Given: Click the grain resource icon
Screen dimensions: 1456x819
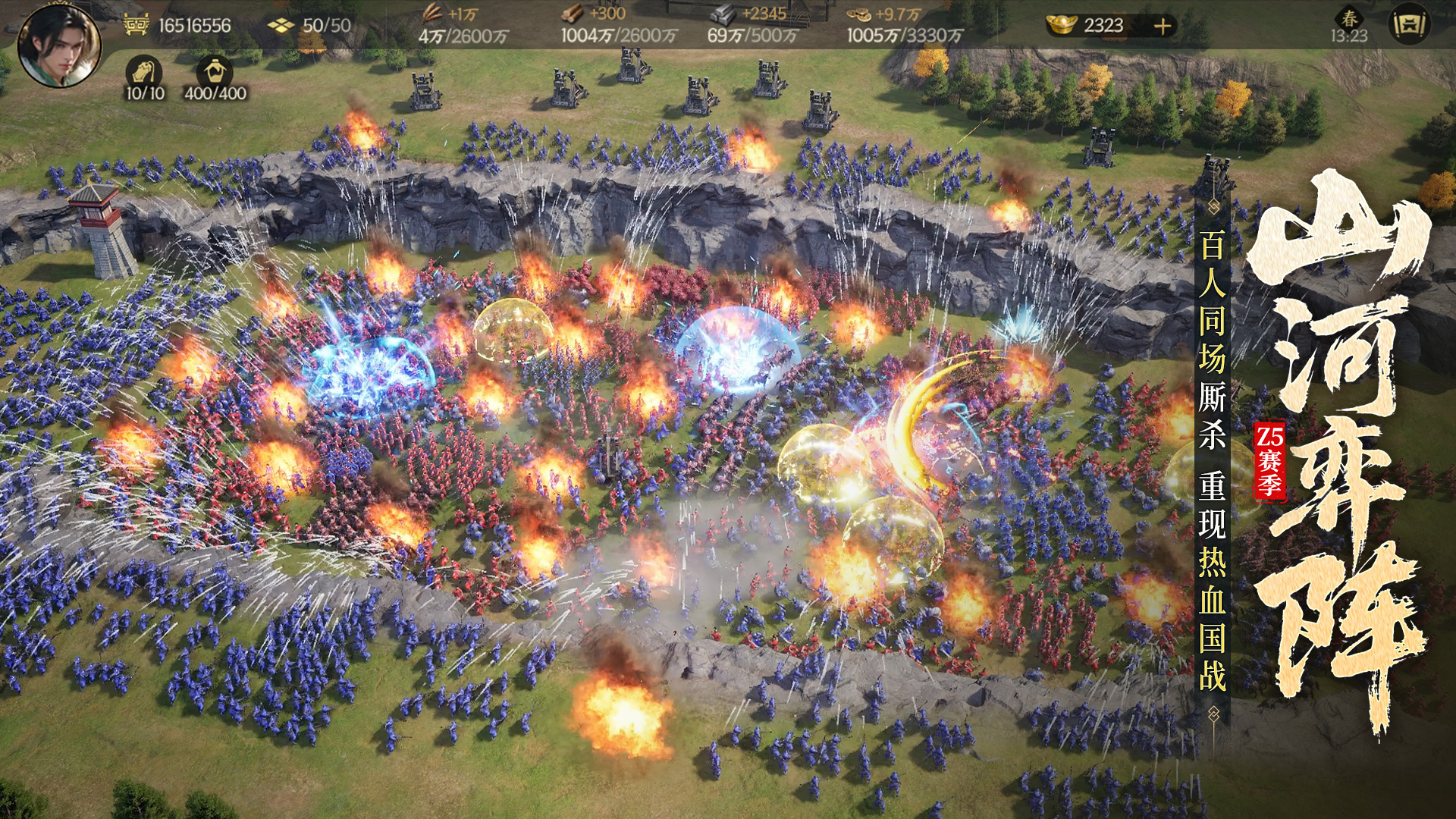Looking at the screenshot, I should (431, 14).
